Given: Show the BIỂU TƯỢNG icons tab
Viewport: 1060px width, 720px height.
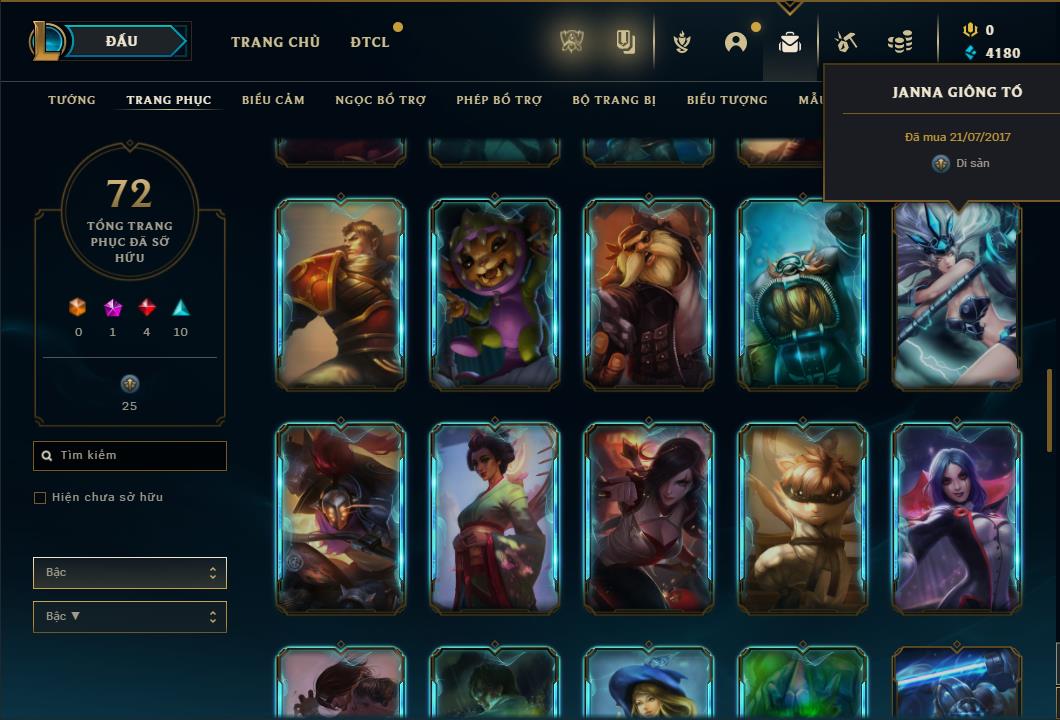Looking at the screenshot, I should [727, 100].
